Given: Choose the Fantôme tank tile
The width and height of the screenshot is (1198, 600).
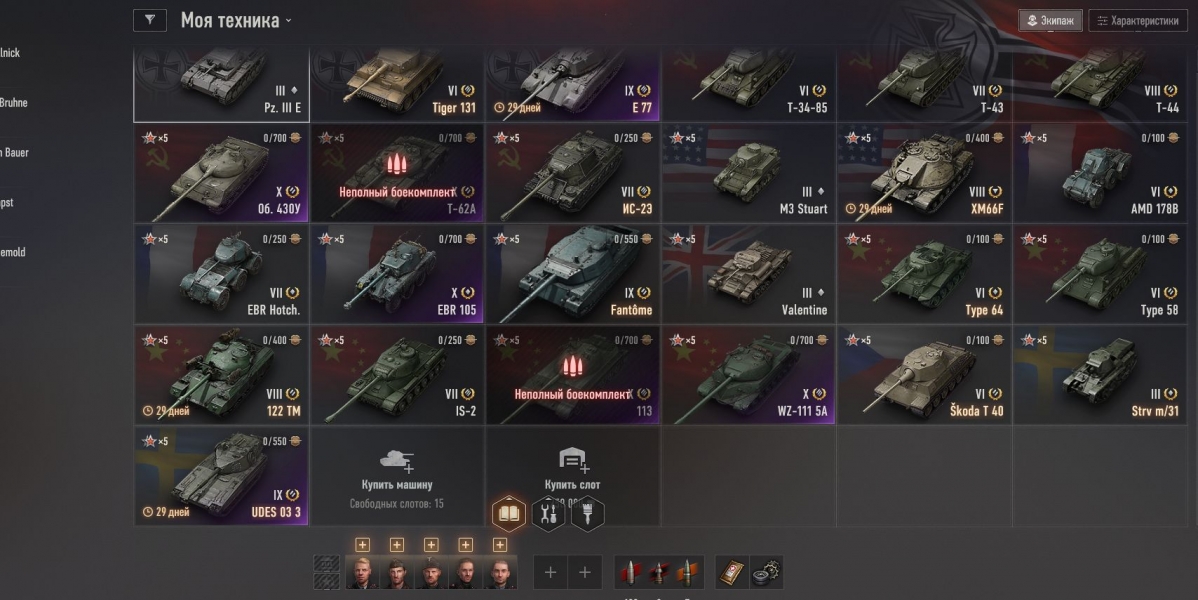Looking at the screenshot, I should tap(573, 275).
